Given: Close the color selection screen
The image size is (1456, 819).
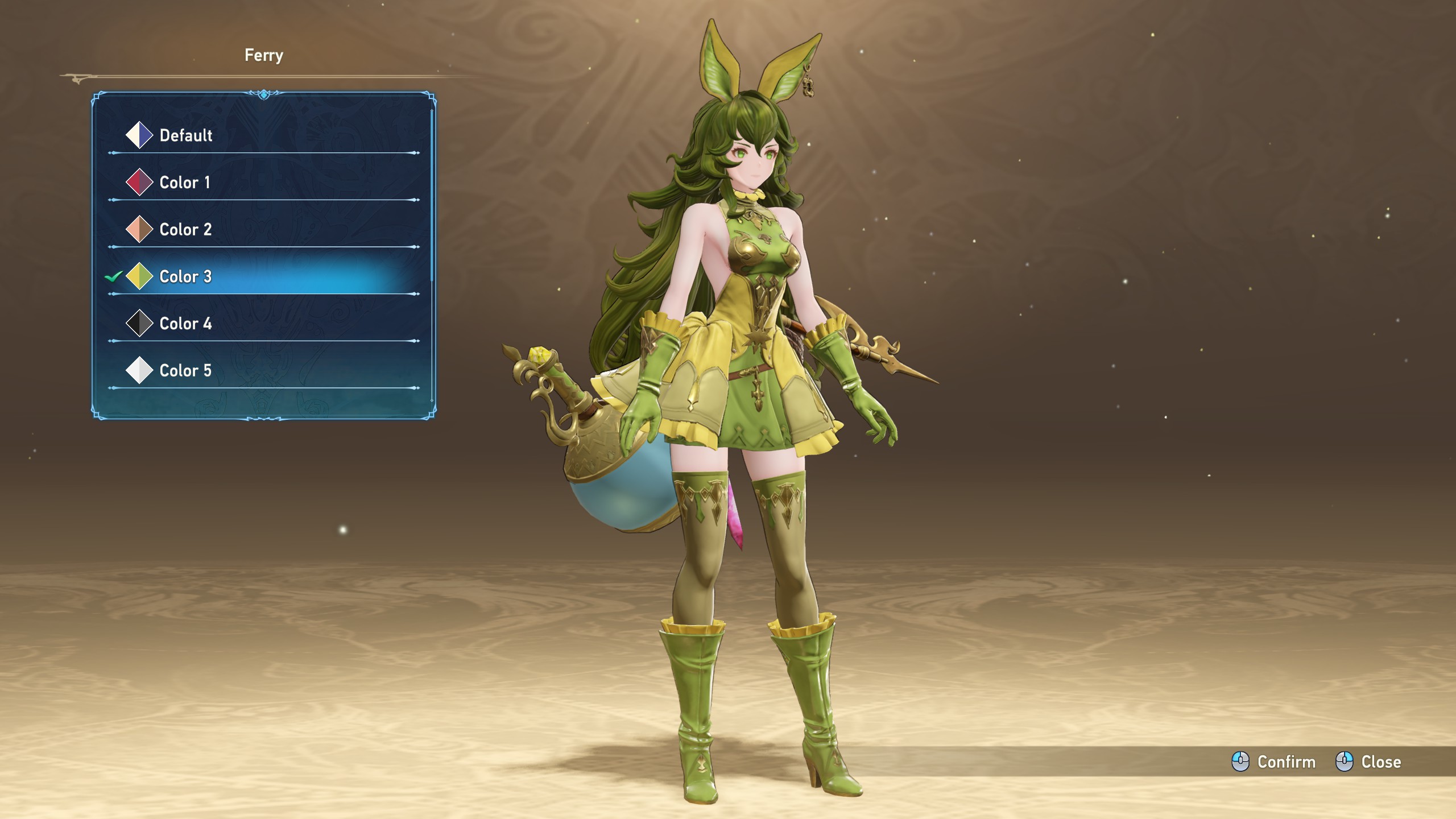Looking at the screenshot, I should click(1368, 762).
